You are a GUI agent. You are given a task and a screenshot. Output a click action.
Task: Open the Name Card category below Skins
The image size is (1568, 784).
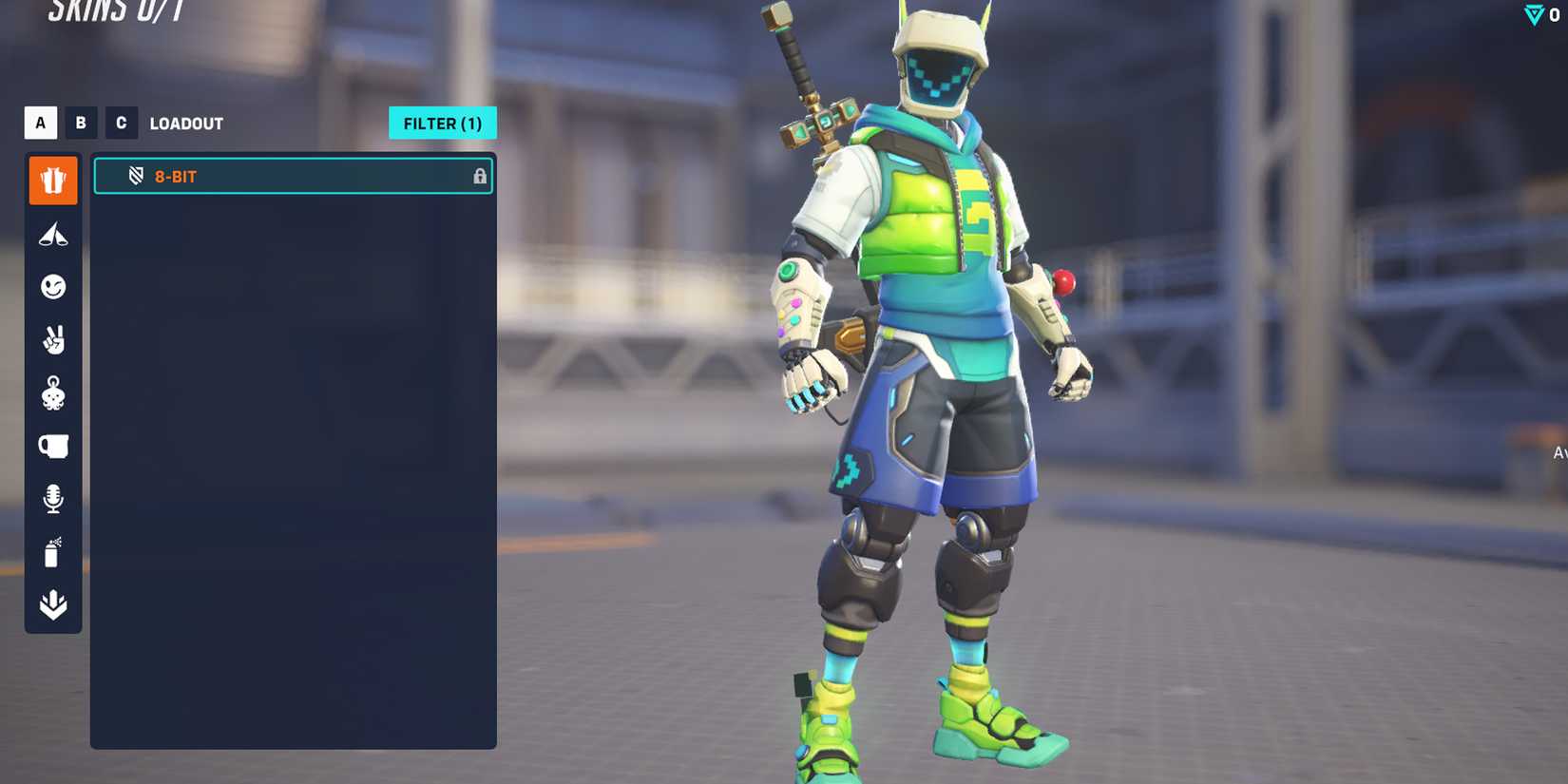[x=53, y=235]
